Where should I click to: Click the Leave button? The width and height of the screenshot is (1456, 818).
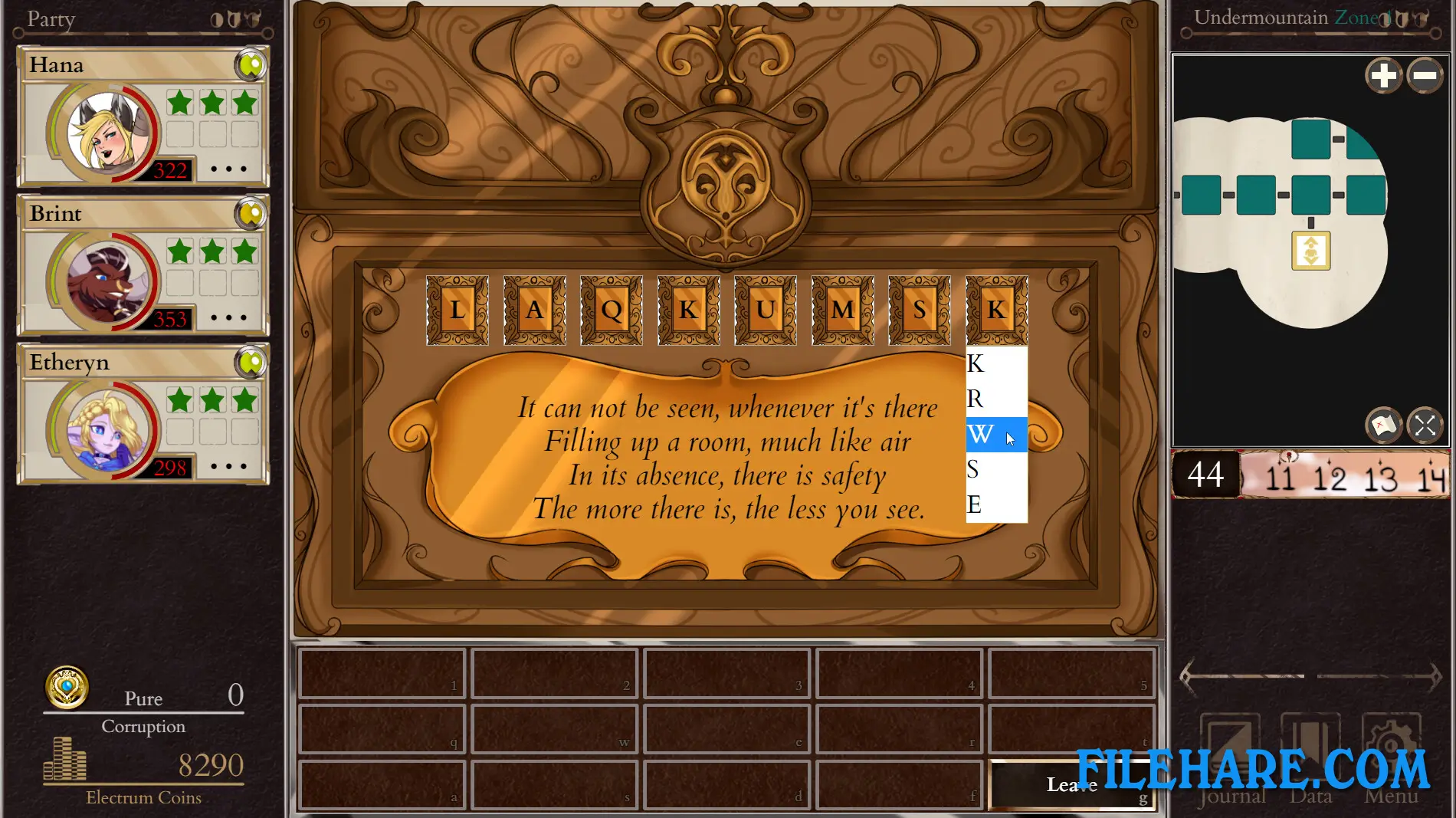(x=1072, y=784)
